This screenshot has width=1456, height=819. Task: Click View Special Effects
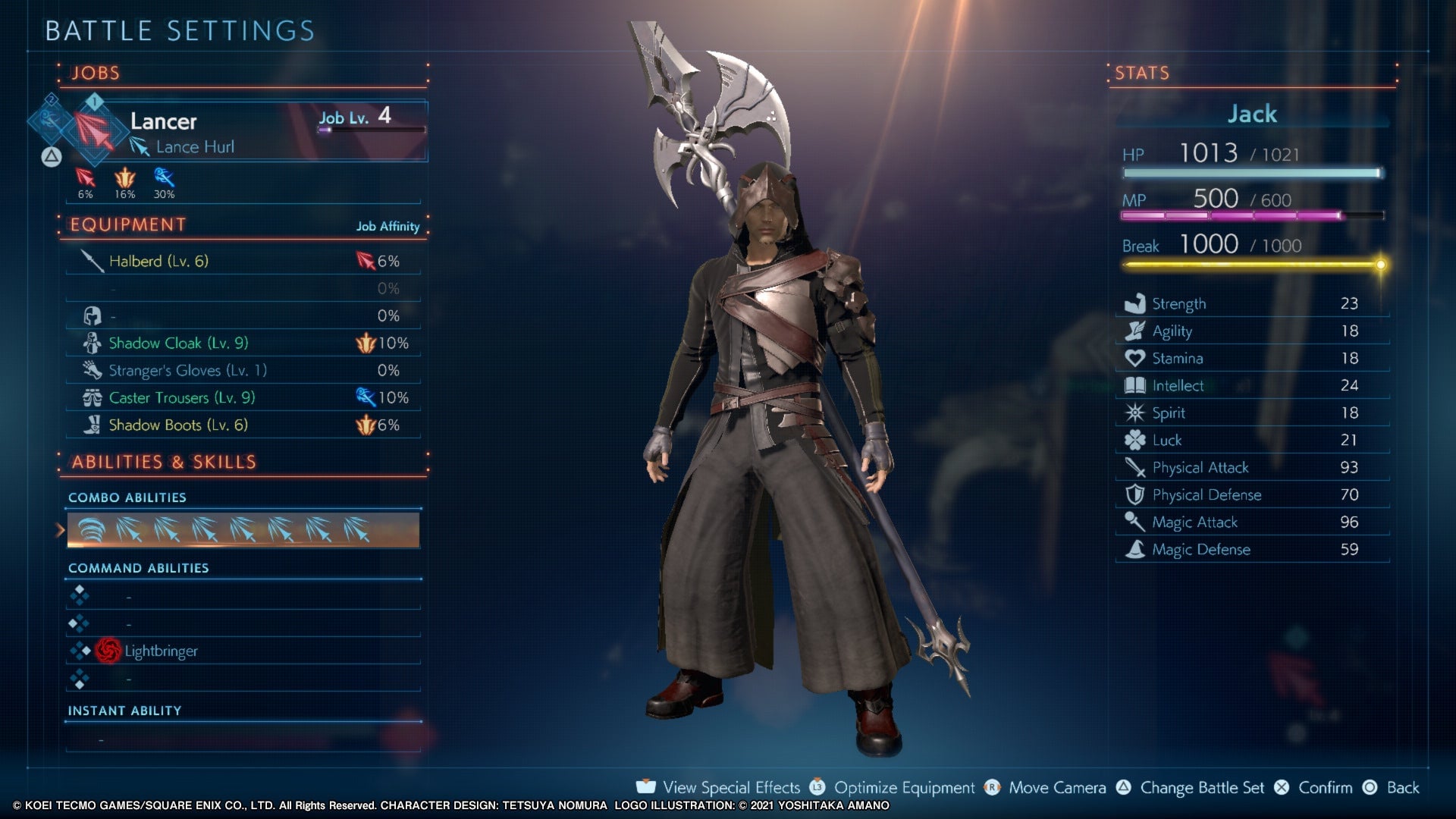coord(730,788)
